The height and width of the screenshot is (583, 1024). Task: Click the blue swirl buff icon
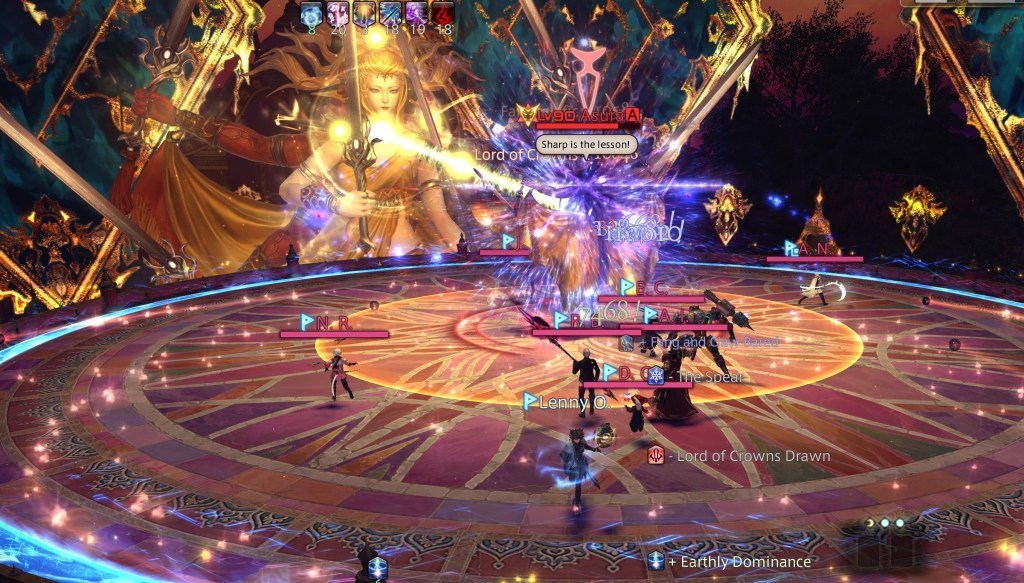312,12
